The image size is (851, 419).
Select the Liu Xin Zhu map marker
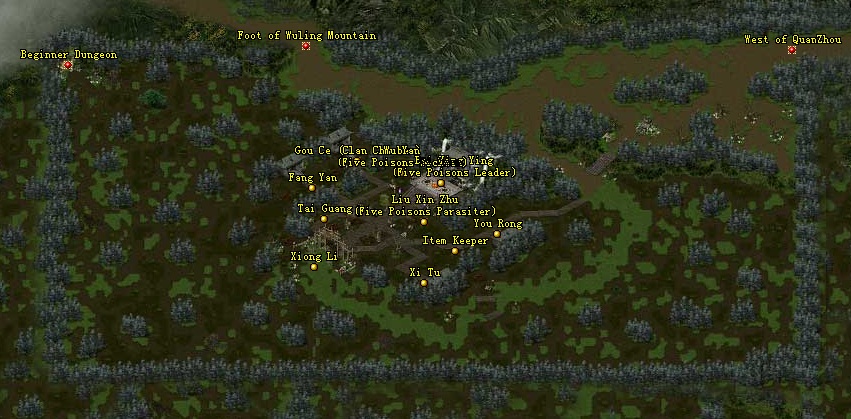(x=424, y=222)
